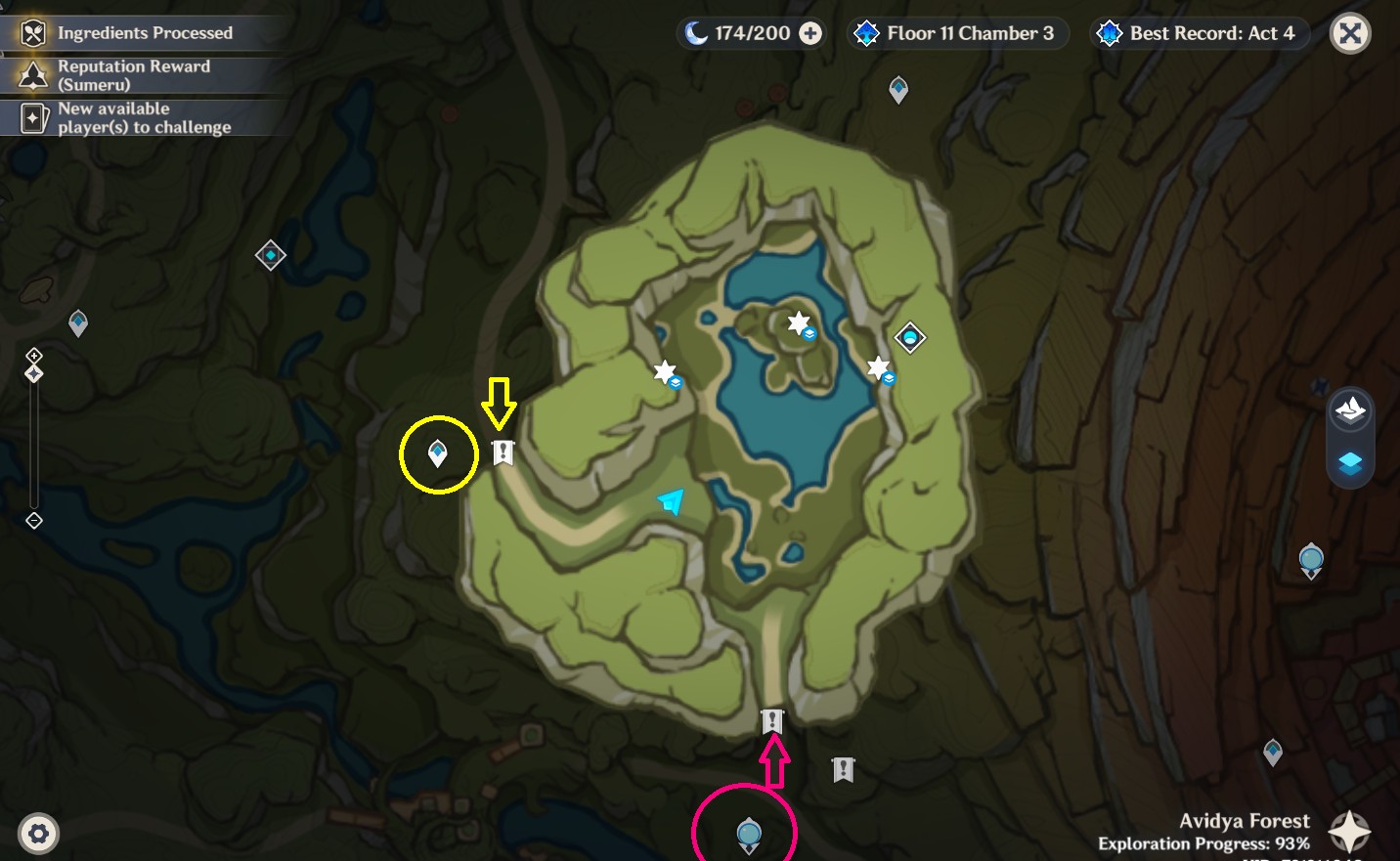
Task: Click the waypoint marker at the top of the map
Action: pyautogui.click(x=897, y=89)
